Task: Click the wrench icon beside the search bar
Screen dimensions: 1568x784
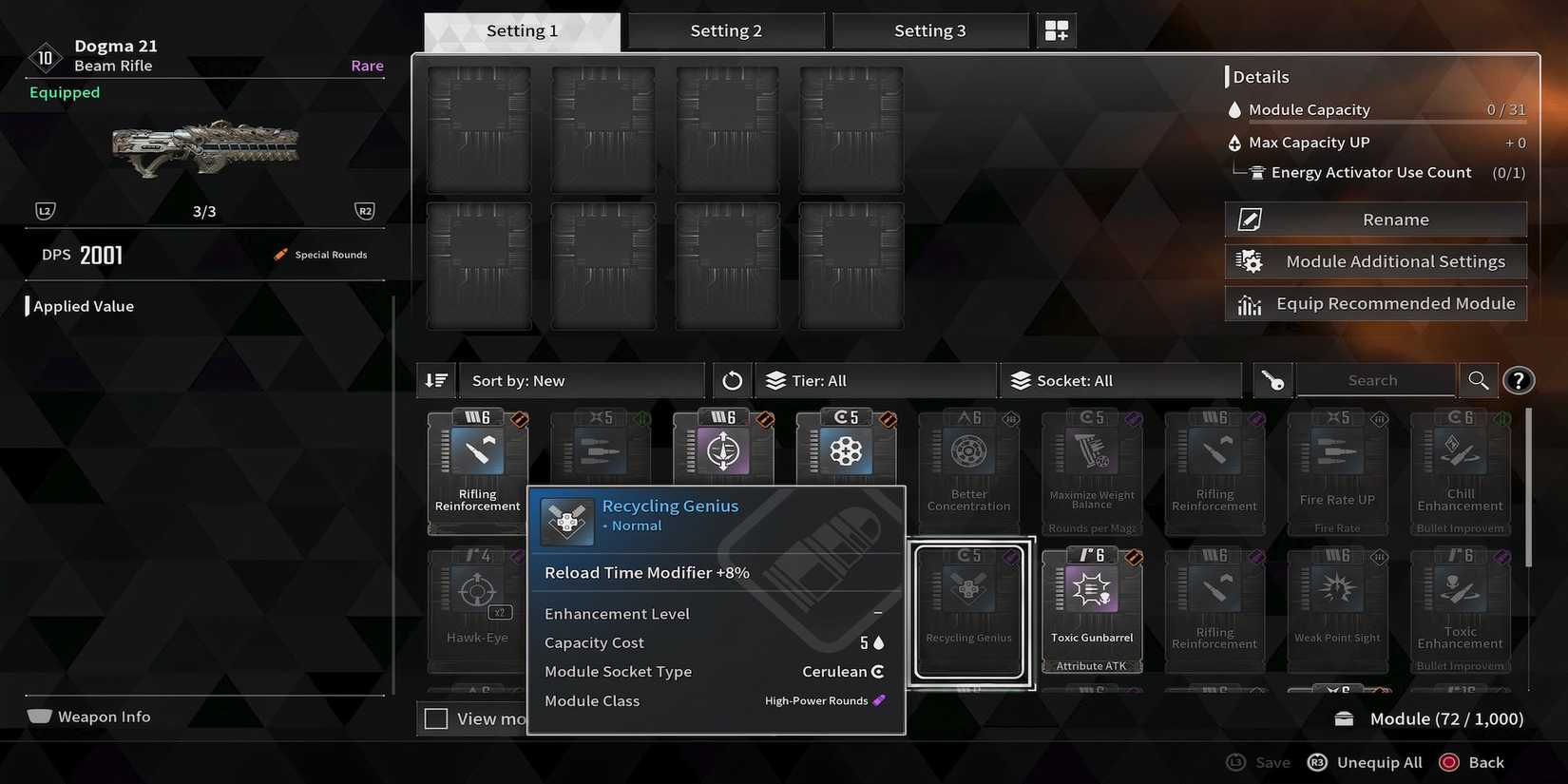Action: 1272,380
